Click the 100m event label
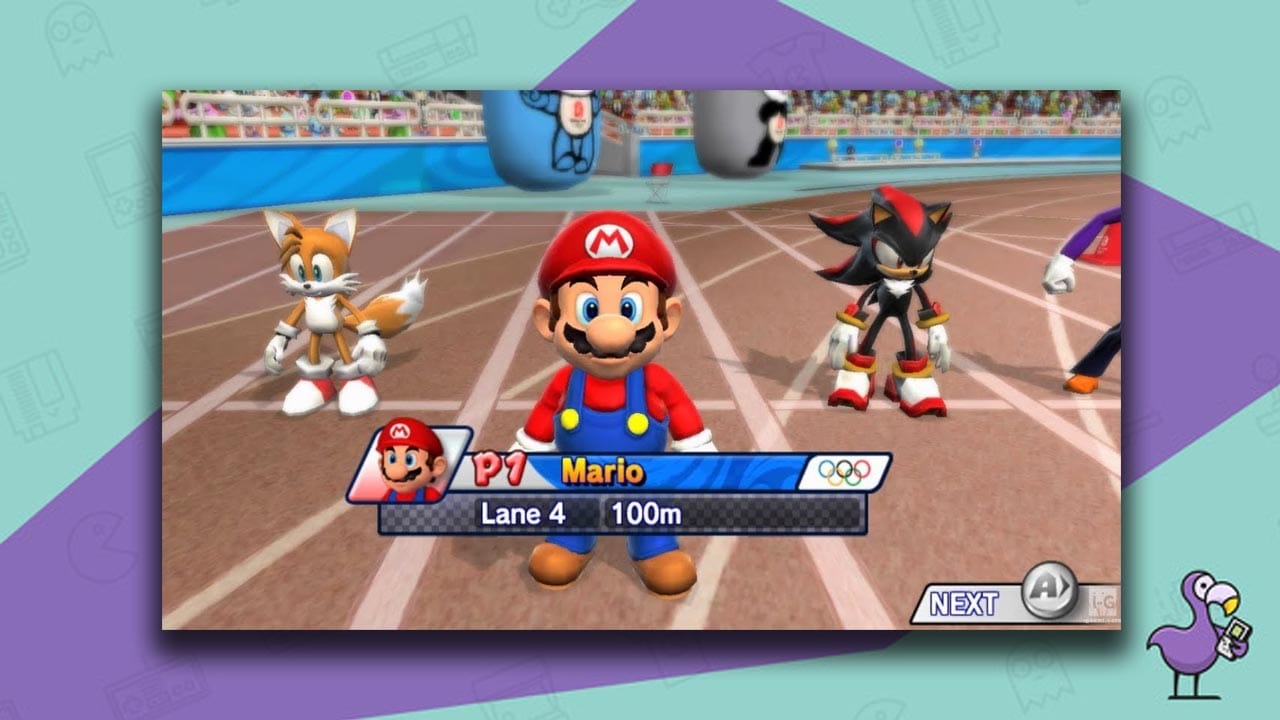 pyautogui.click(x=648, y=512)
